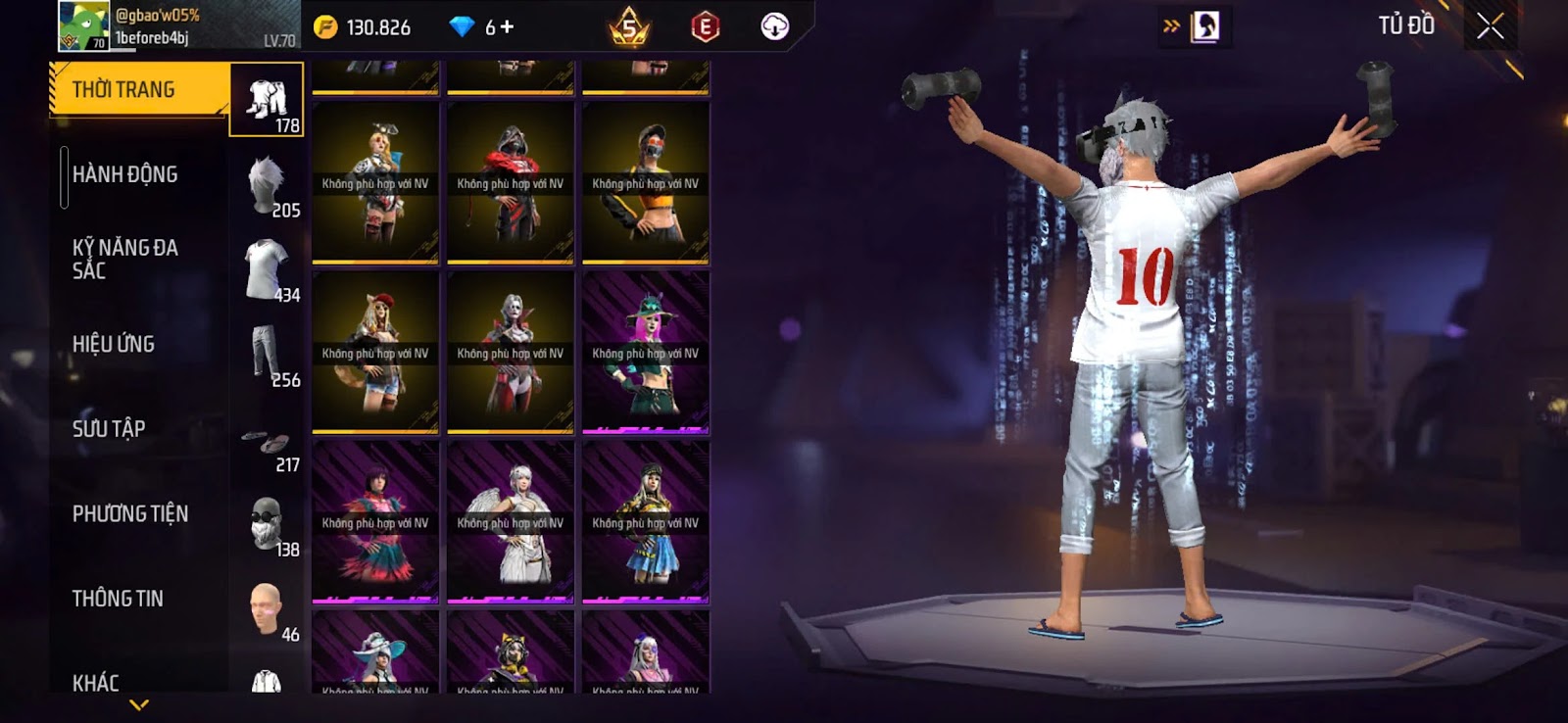Open the shirt tab with 434 items
Screen dimensions: 1568x723
pyautogui.click(x=267, y=269)
